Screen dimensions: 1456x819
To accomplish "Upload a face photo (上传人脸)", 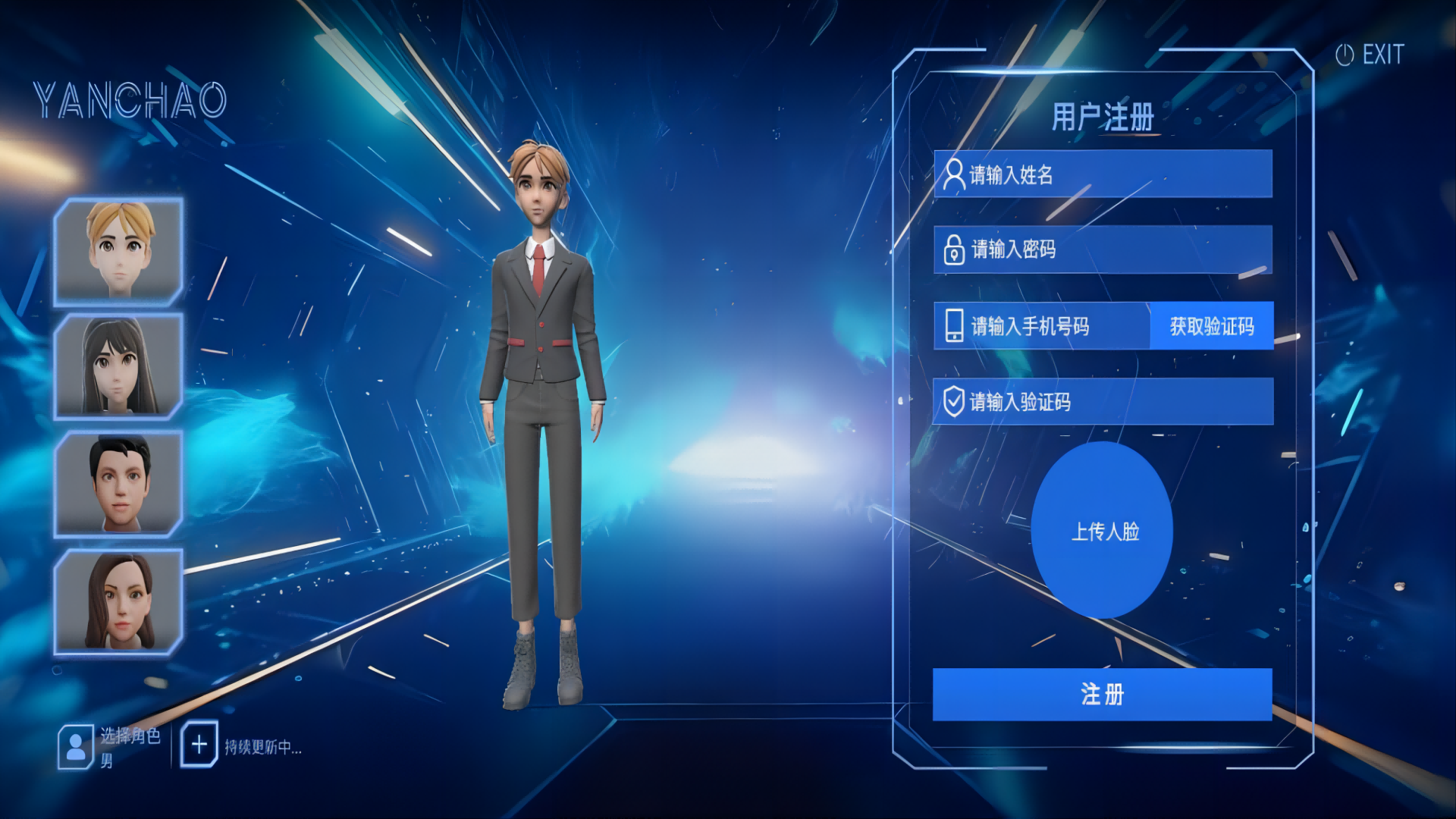I will coord(1103,531).
